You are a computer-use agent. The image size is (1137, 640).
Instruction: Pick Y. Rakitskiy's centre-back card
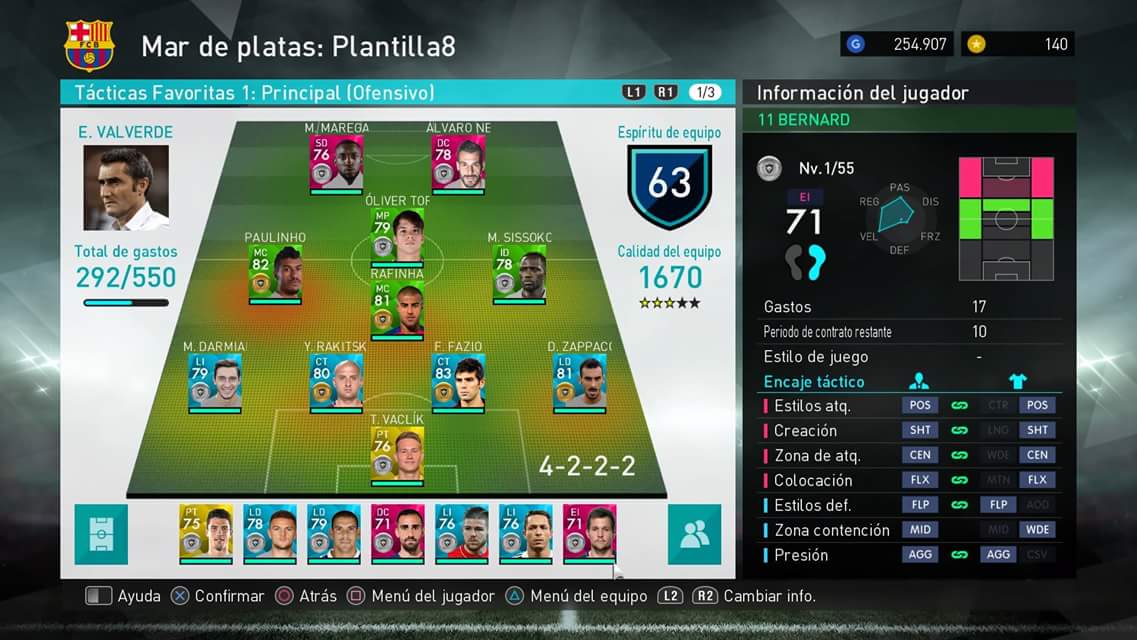336,381
